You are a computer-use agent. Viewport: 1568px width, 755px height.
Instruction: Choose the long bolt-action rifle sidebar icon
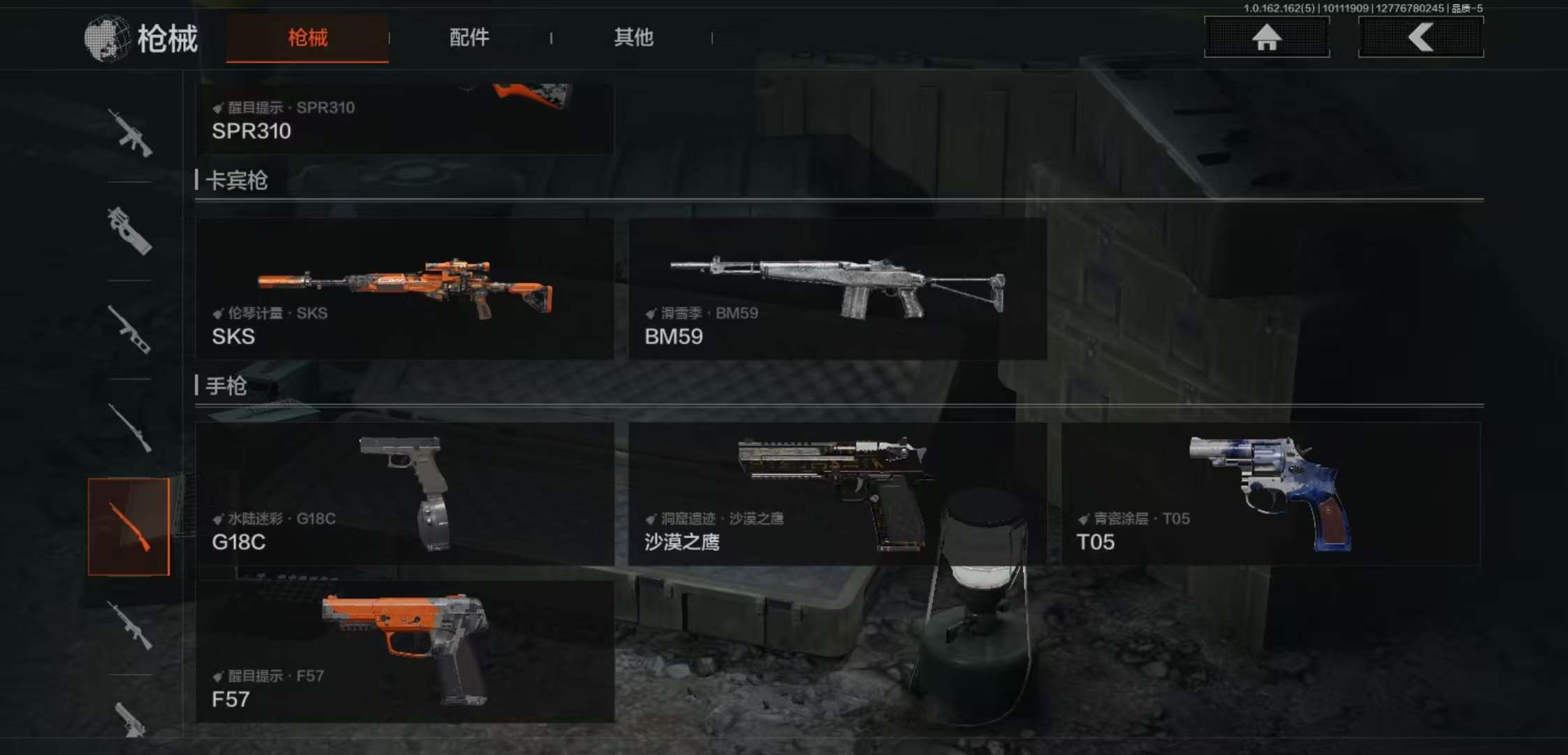[130, 428]
